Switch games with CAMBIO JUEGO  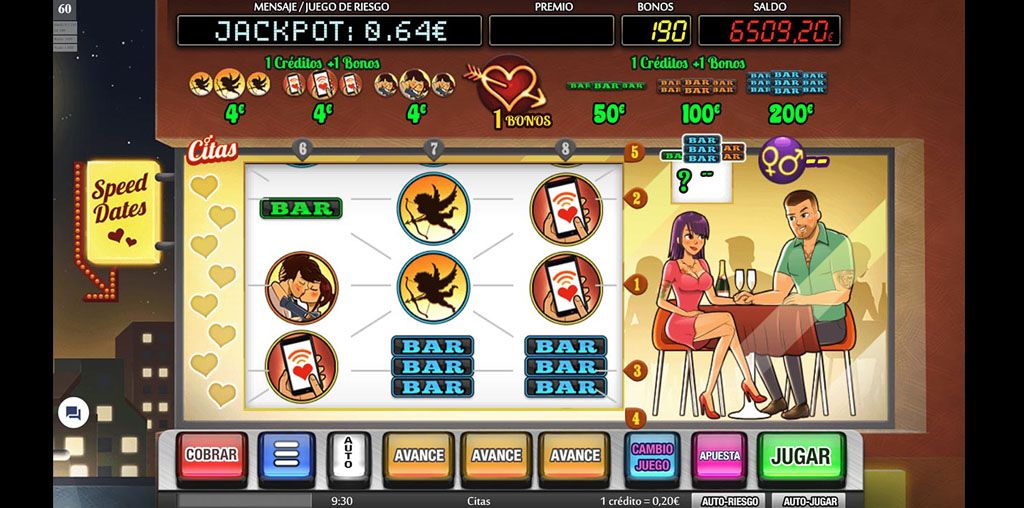652,456
